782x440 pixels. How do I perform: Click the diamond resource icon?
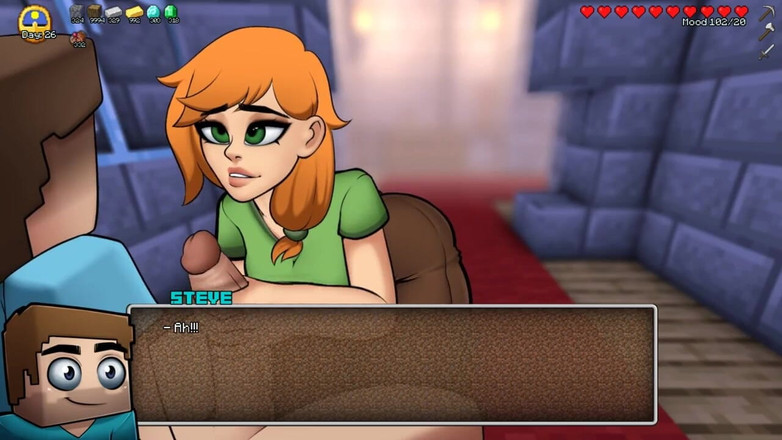coord(153,11)
